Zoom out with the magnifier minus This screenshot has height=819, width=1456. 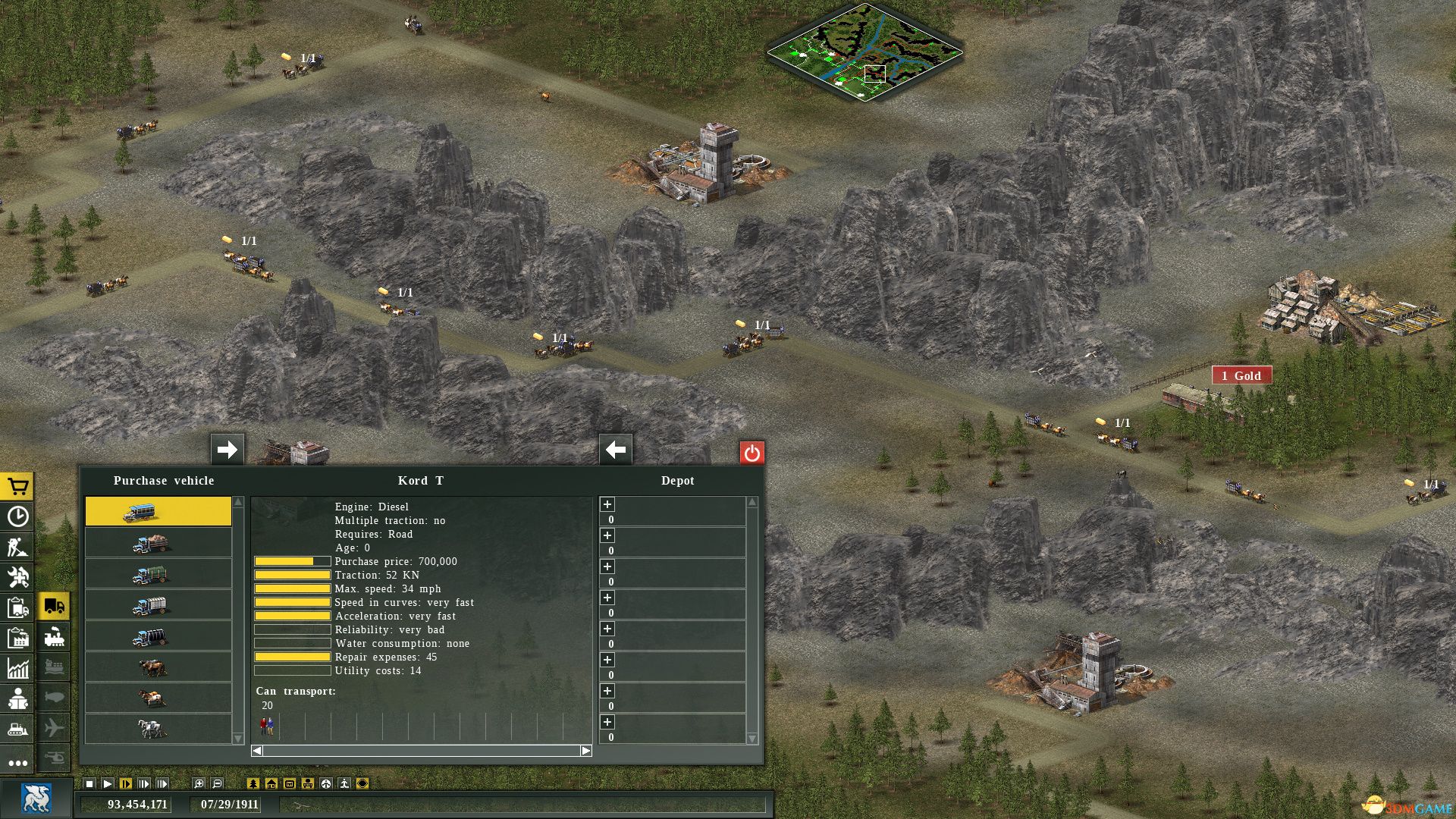click(x=217, y=783)
